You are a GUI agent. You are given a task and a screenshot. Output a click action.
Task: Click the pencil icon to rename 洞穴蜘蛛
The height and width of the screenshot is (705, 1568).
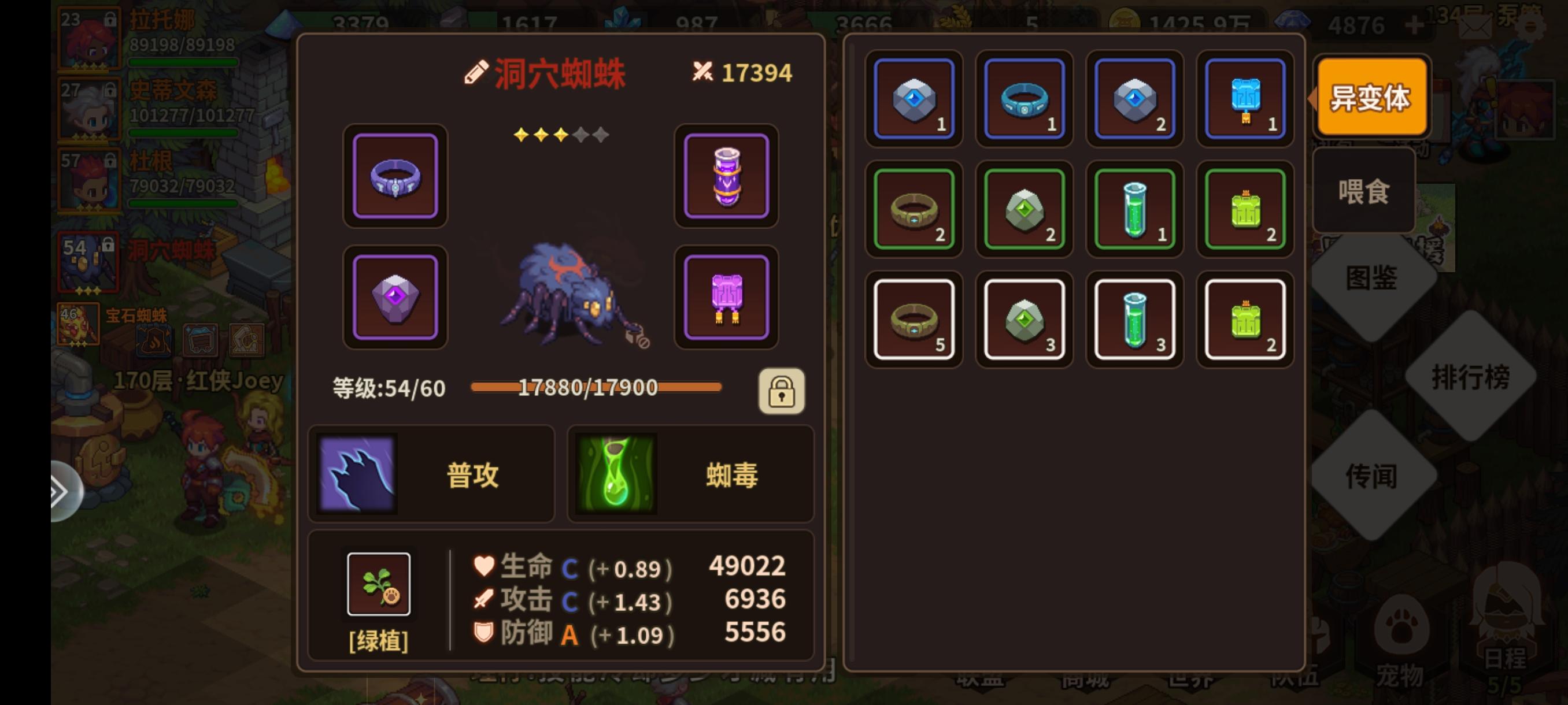[x=477, y=72]
